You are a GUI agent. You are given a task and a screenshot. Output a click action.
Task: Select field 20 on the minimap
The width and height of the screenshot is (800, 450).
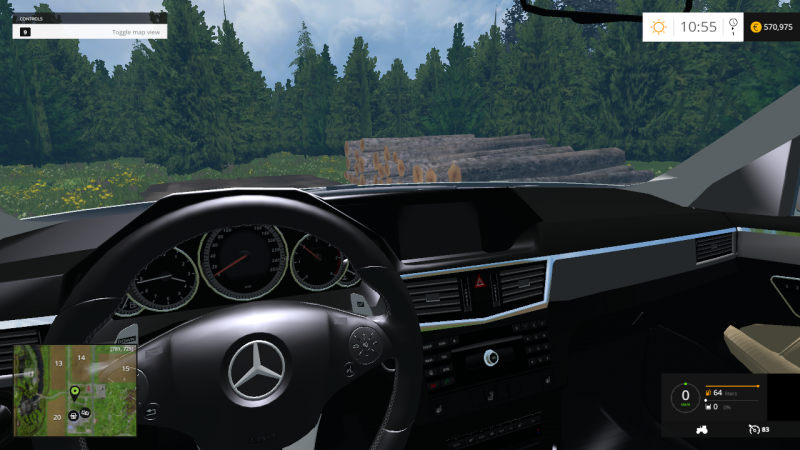pyautogui.click(x=58, y=416)
